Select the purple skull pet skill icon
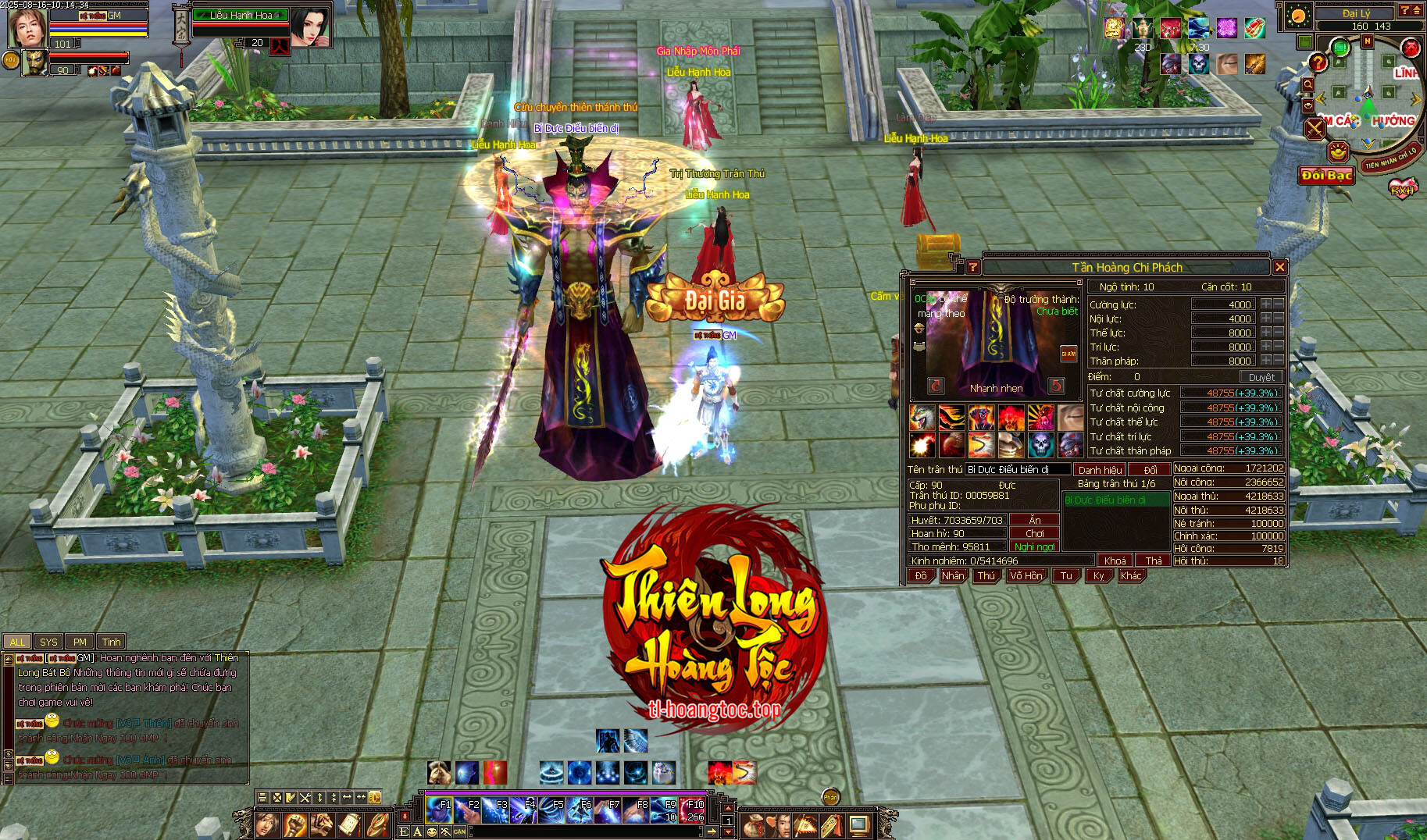Screen dimensions: 1427x840 point(1040,445)
